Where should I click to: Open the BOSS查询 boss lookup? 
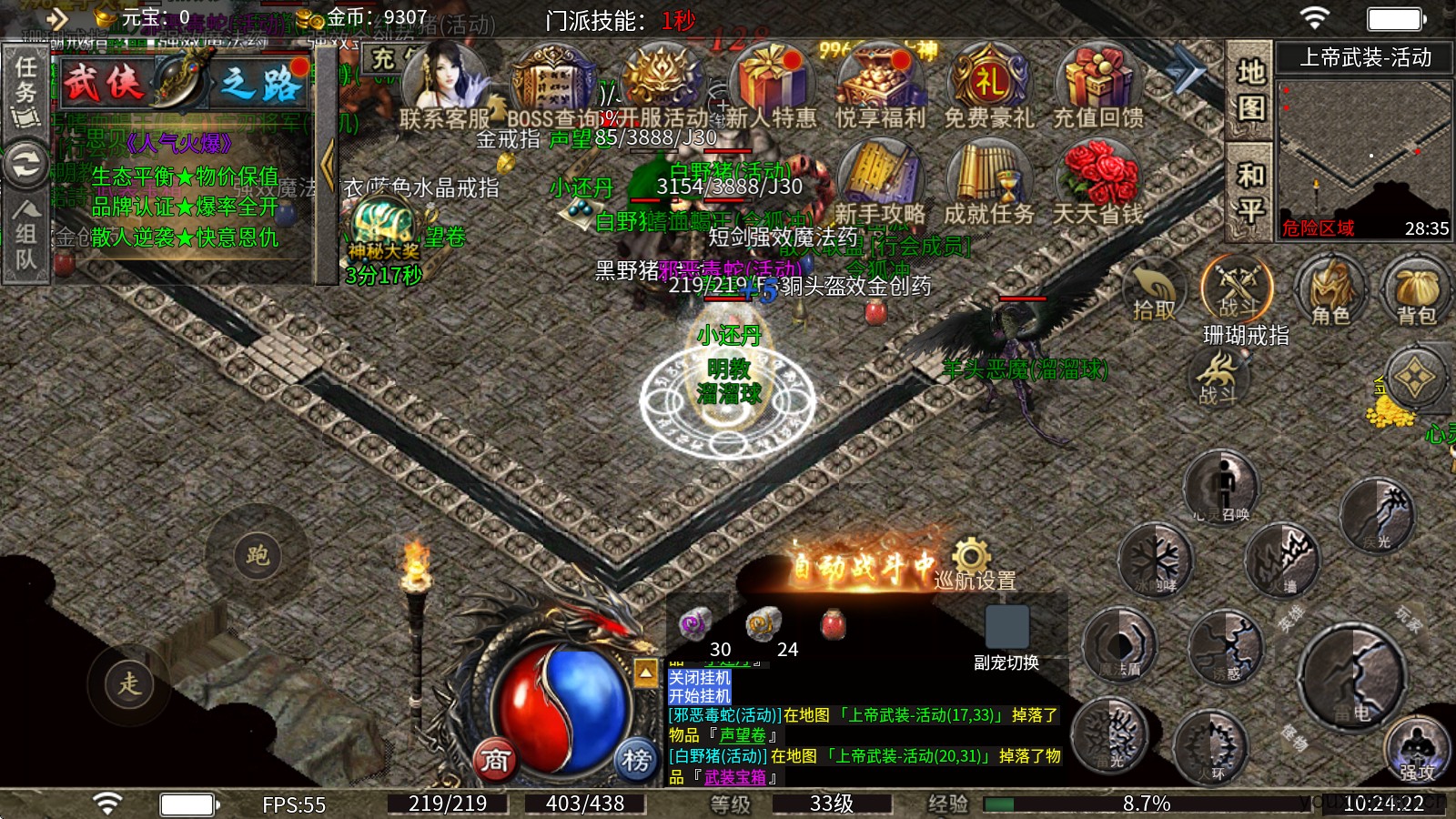coord(551,86)
